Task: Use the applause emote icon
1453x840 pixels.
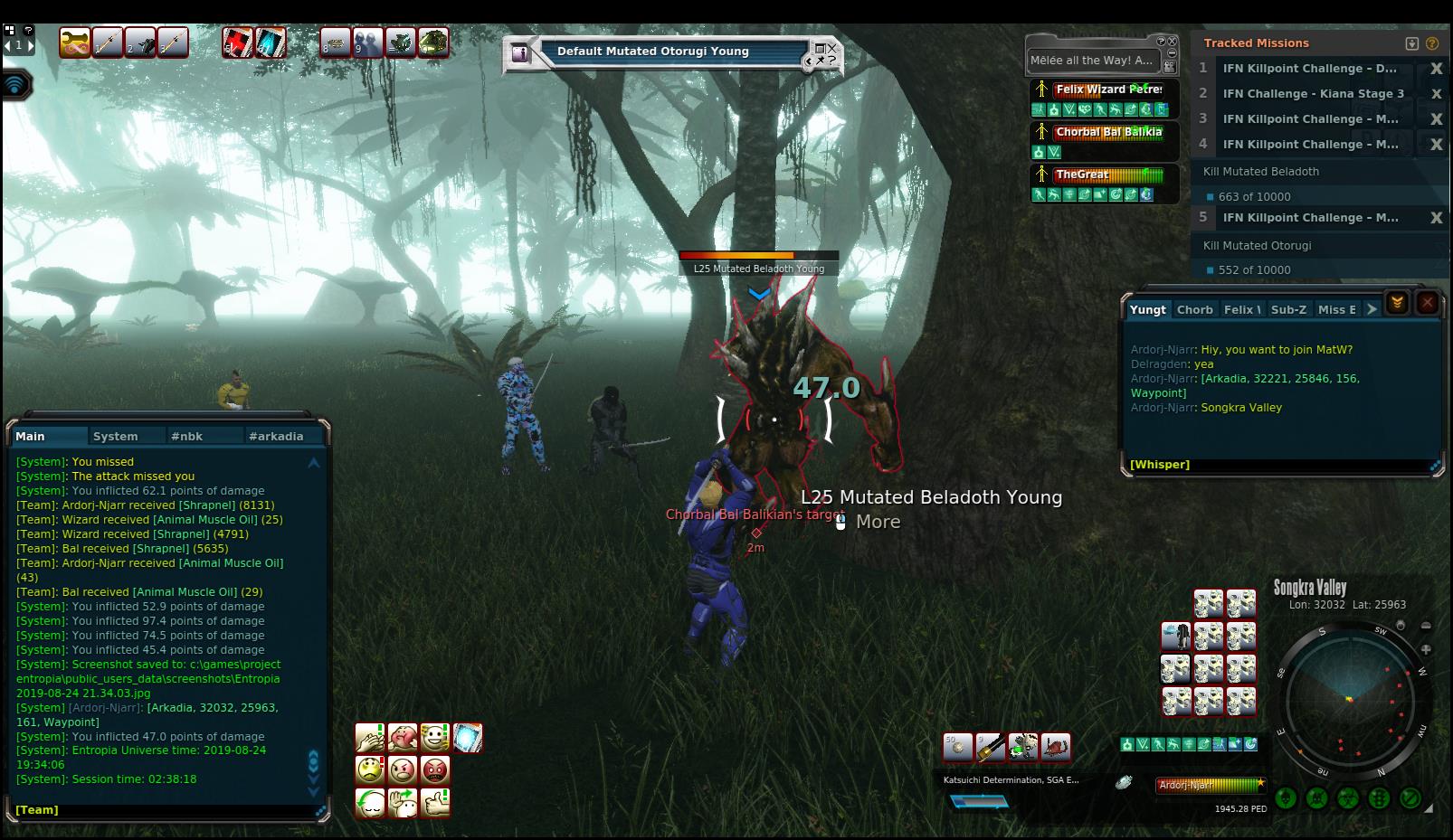Action: click(x=370, y=738)
